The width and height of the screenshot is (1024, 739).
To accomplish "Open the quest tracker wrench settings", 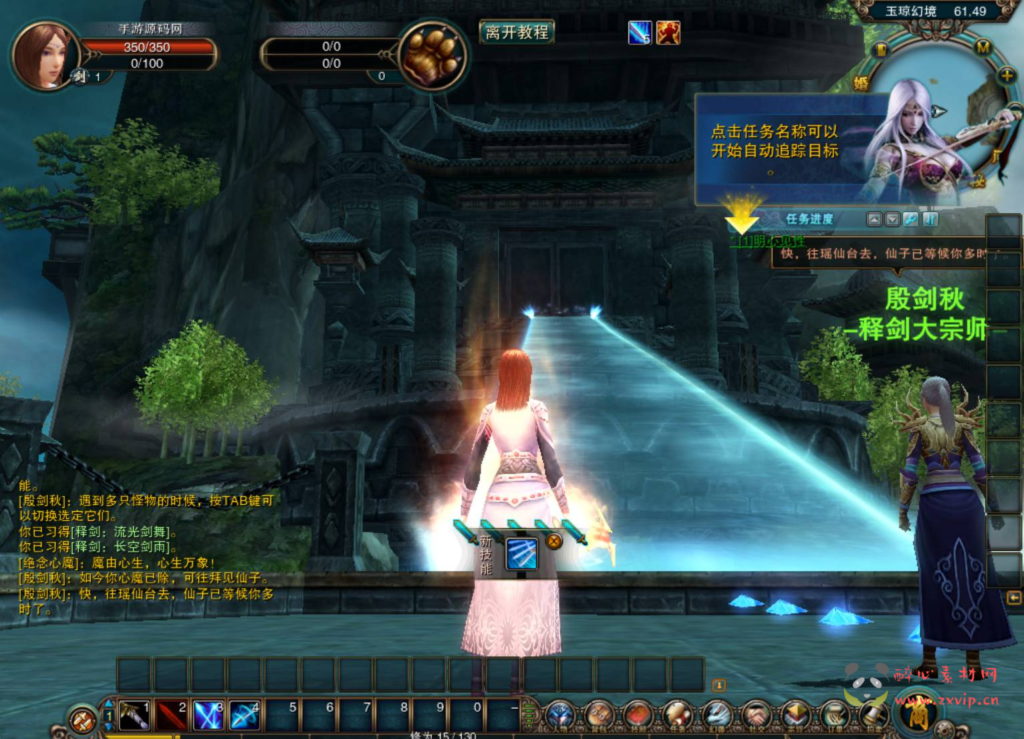I will tap(911, 219).
